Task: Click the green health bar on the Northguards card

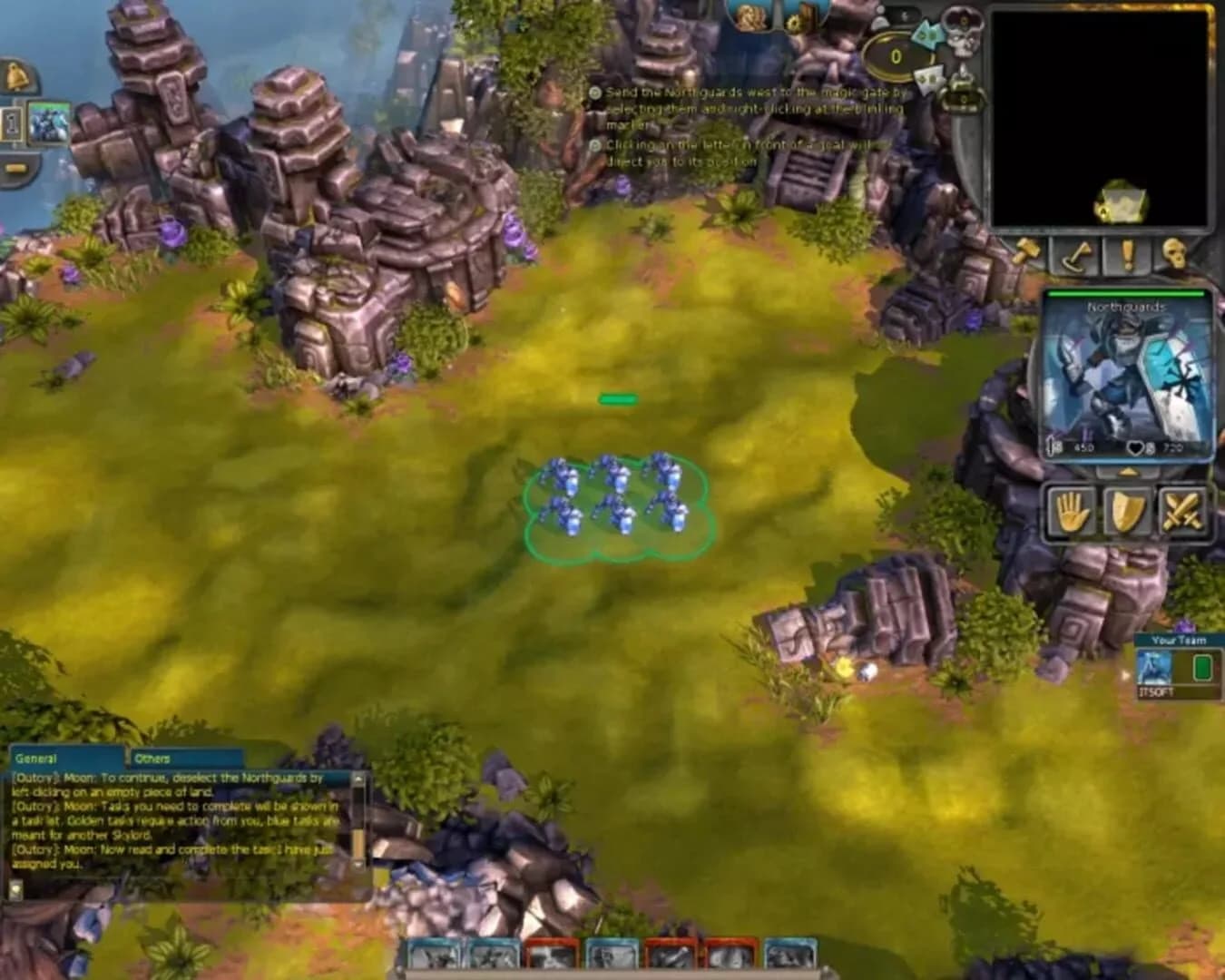Action: click(1125, 295)
